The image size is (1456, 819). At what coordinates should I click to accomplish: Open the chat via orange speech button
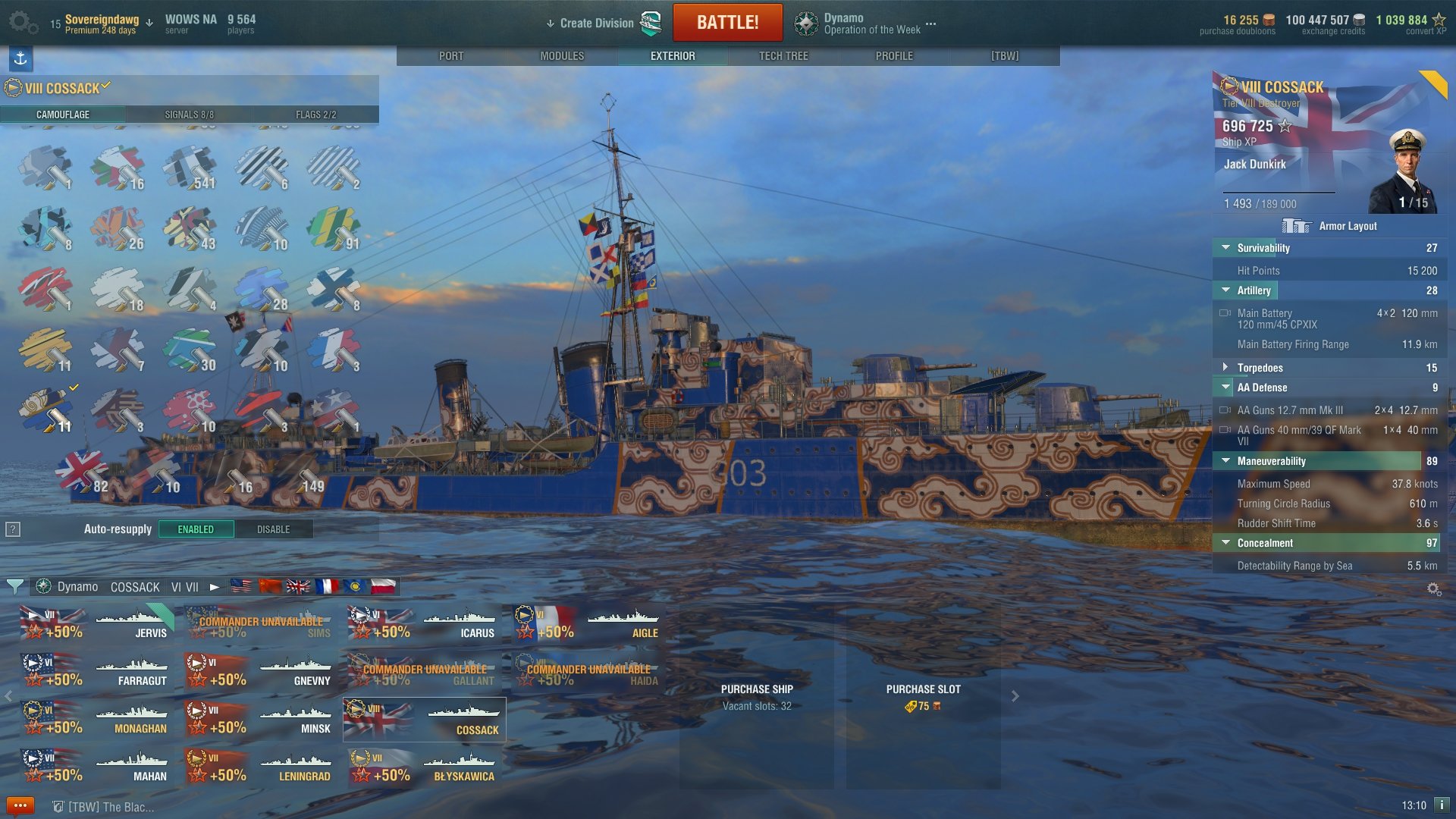[x=20, y=805]
